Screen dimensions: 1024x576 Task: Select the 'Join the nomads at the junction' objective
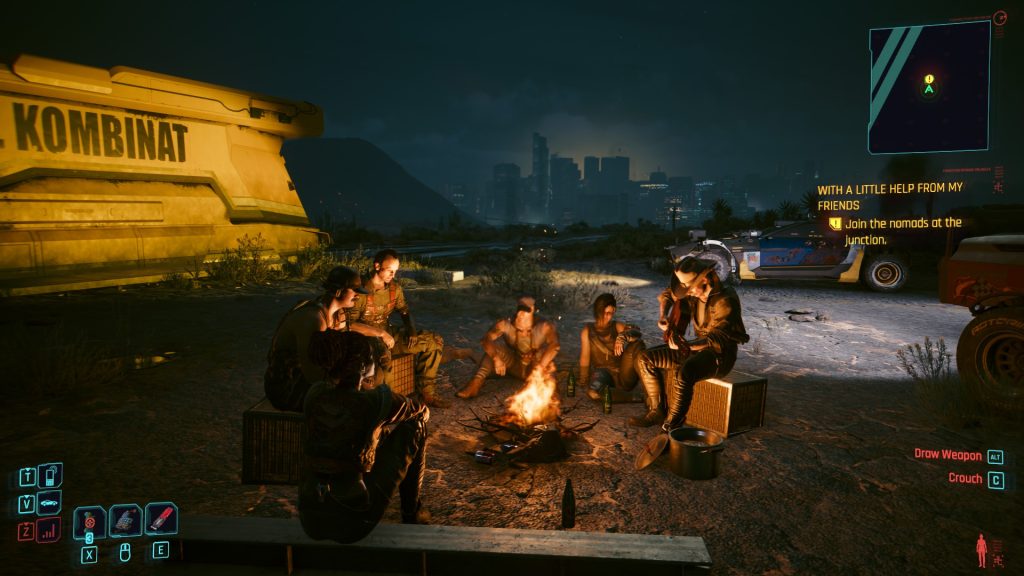(902, 231)
